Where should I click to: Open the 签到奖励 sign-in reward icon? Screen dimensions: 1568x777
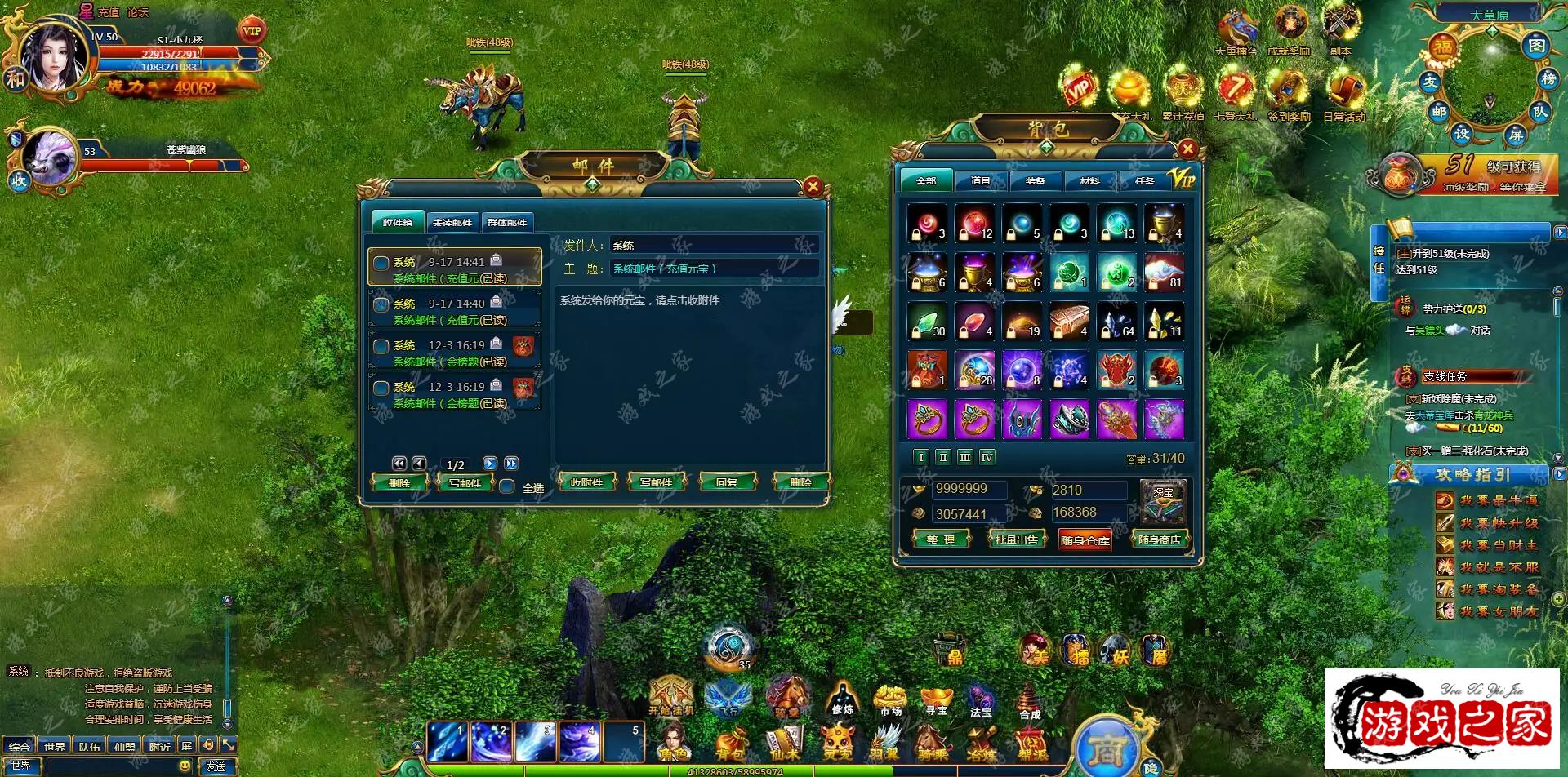pyautogui.click(x=1289, y=92)
